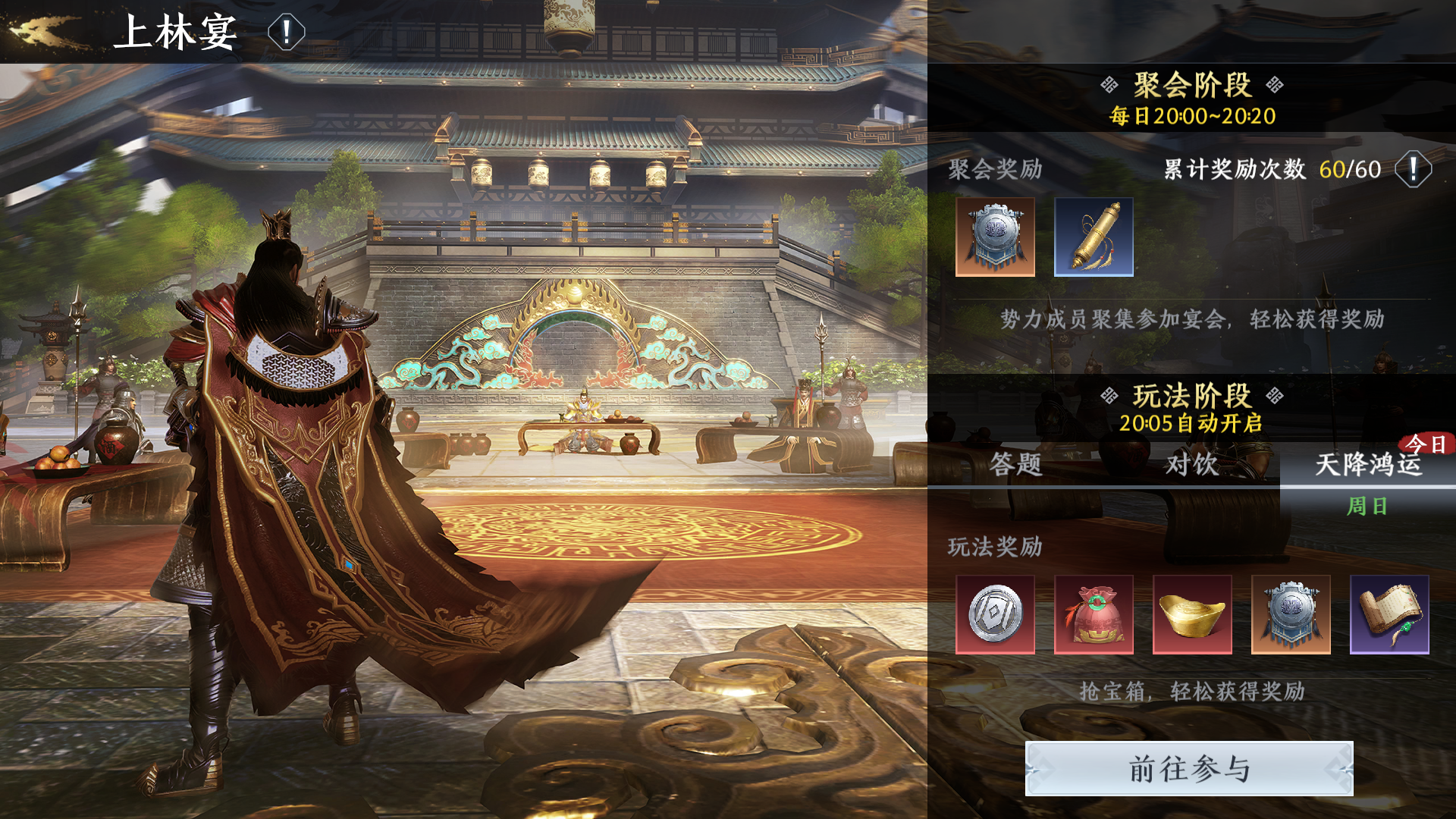View the silver badge gameplay reward
The height and width of the screenshot is (819, 1456).
pyautogui.click(x=1291, y=614)
